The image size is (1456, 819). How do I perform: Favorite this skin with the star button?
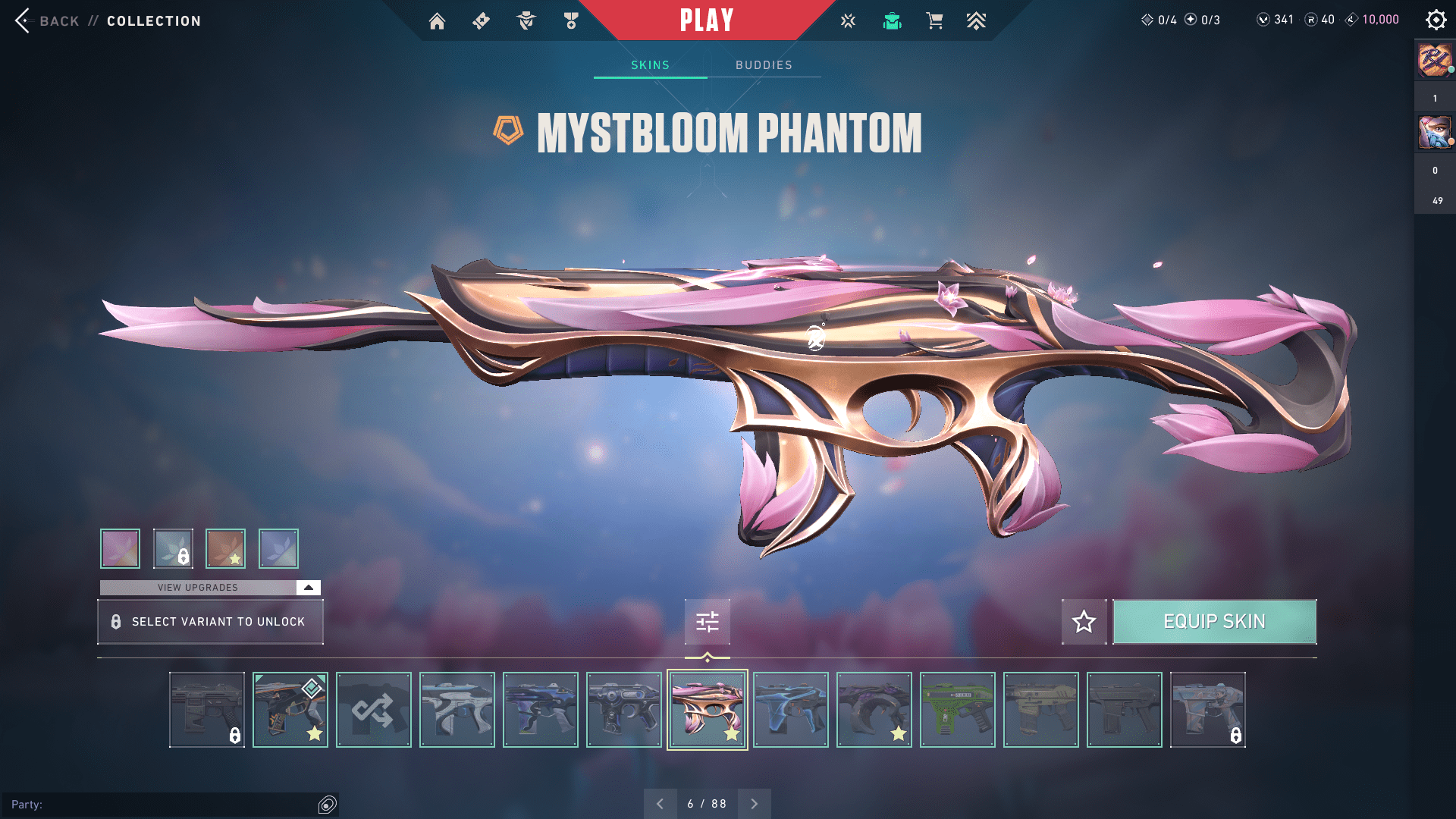coord(1084,622)
